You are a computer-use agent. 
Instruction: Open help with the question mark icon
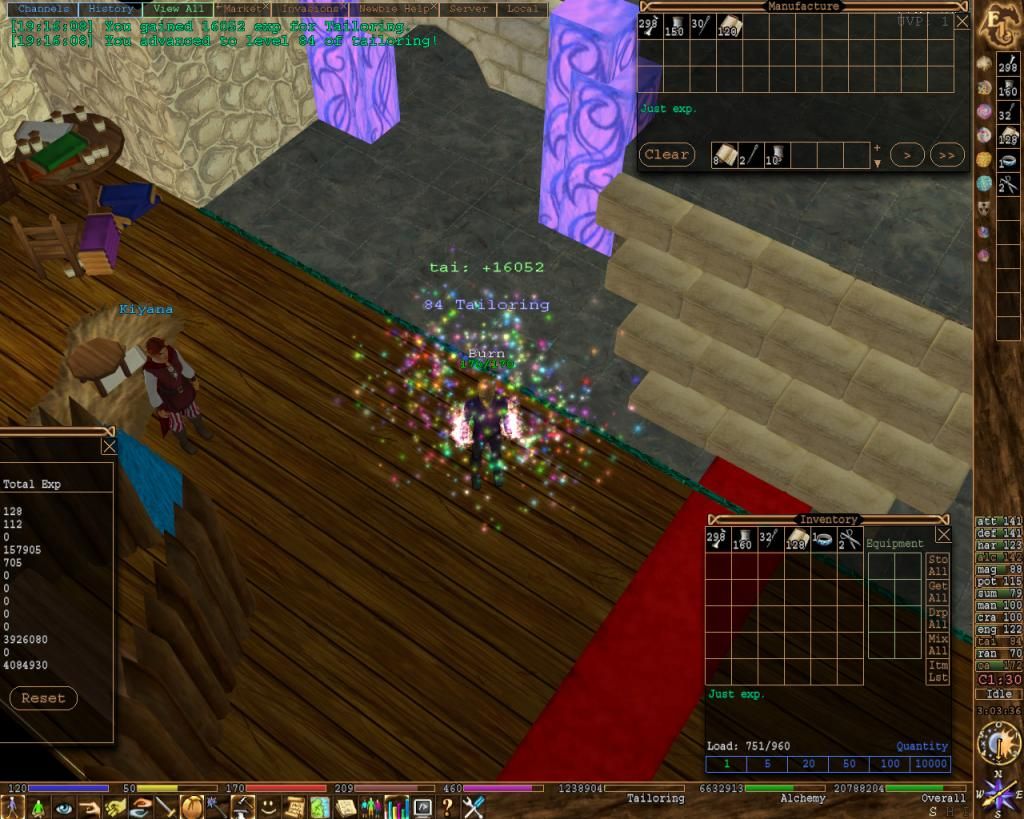click(447, 807)
